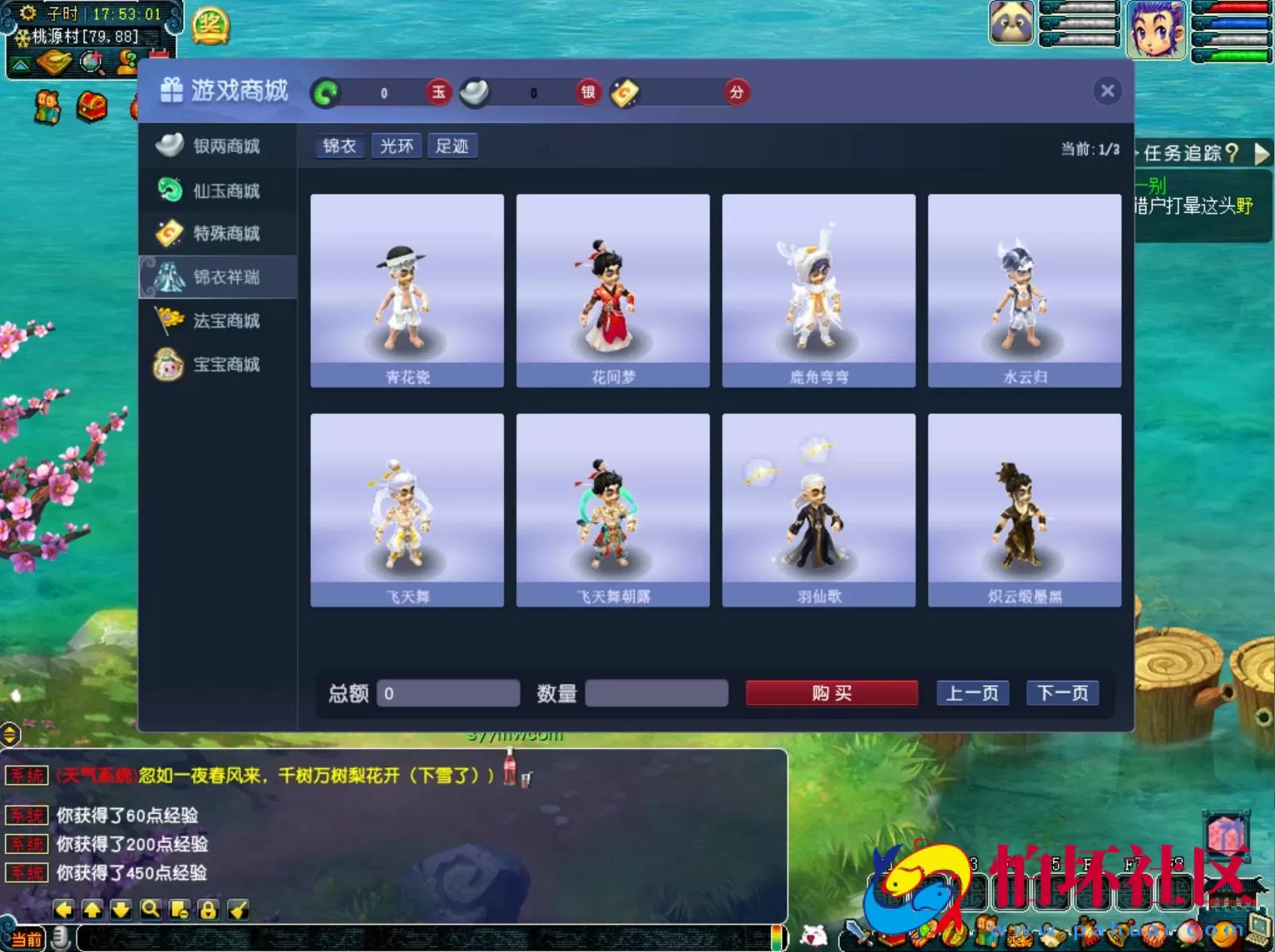Select the 法宝商城 sidebar icon
Screen dimensions: 1275x952
click(168, 321)
